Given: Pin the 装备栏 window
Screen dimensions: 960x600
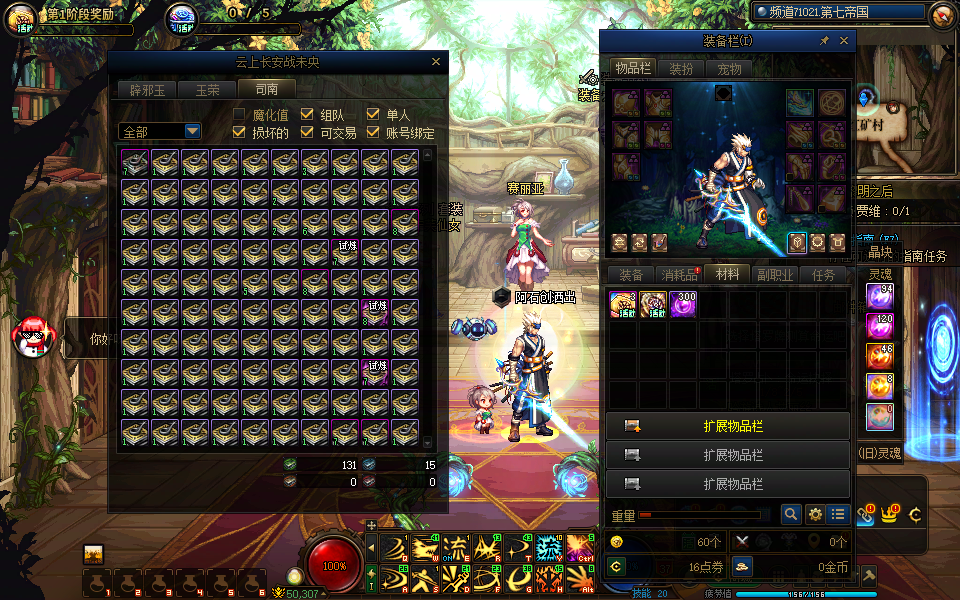Looking at the screenshot, I should click(824, 41).
